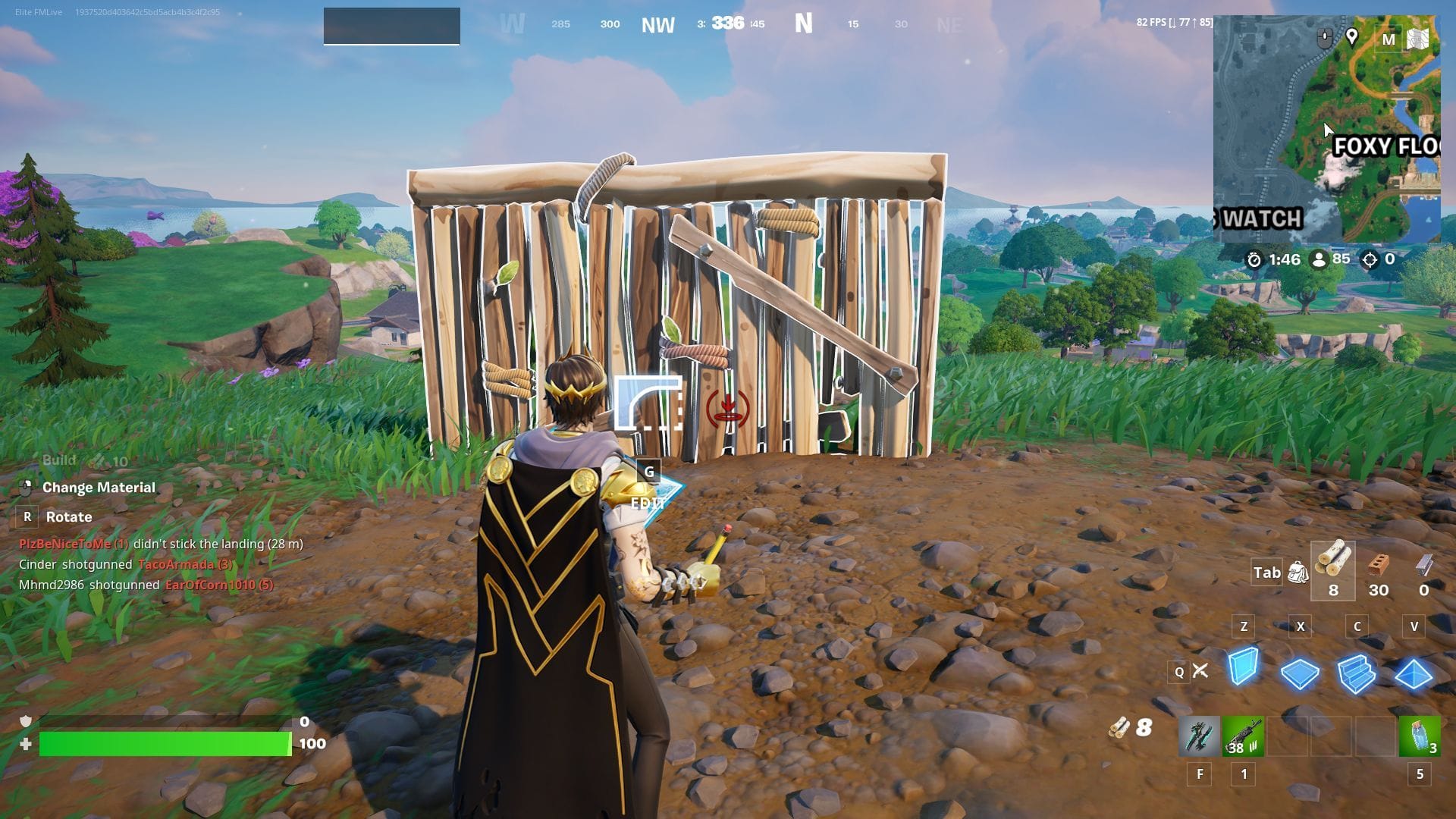
Task: Switch to combat mode with crossed-tools icon
Action: point(1200,671)
